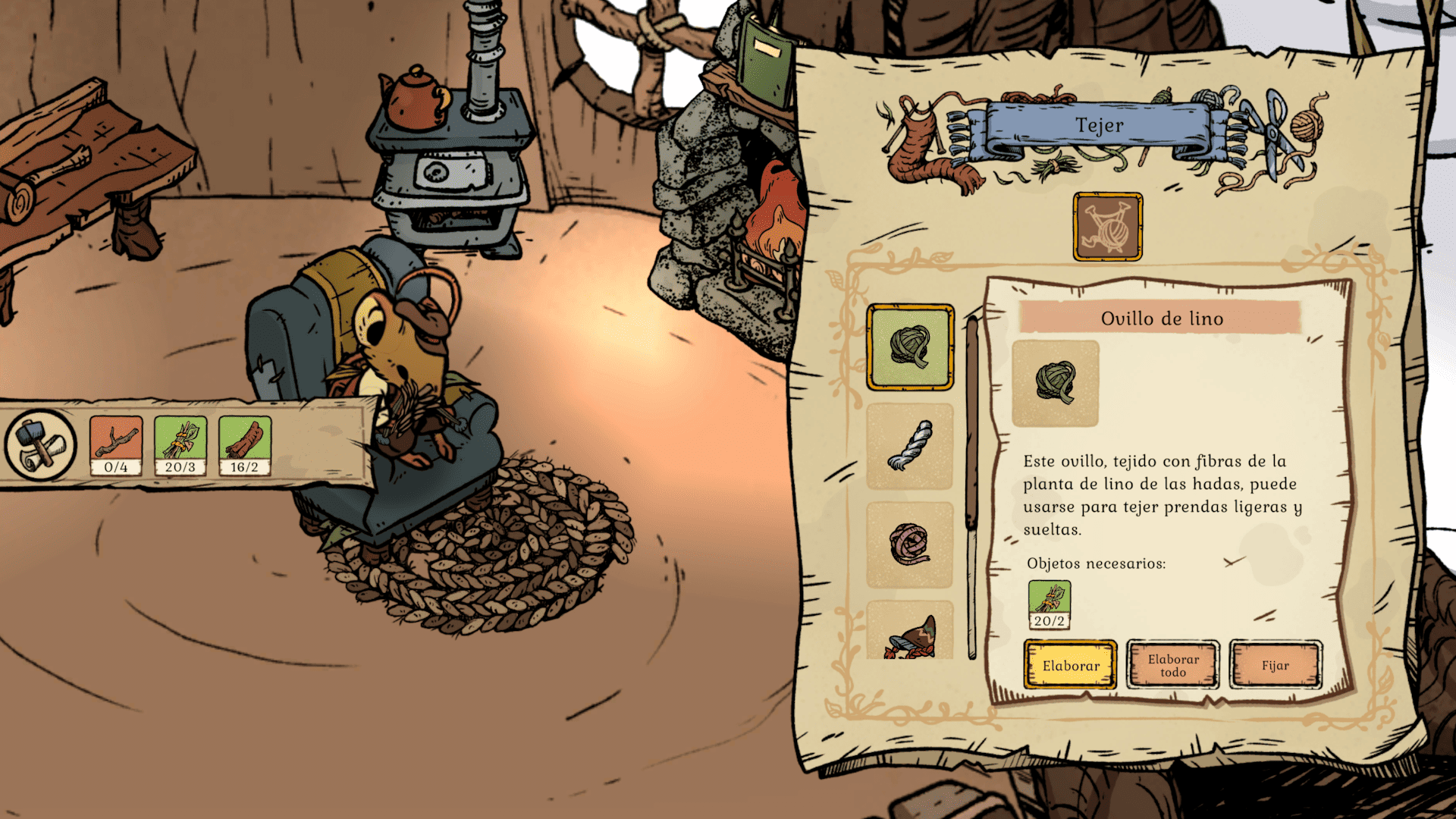Viewport: 1456px width, 819px height.
Task: Select the twig ingredient slot showing 0/4
Action: pos(116,445)
